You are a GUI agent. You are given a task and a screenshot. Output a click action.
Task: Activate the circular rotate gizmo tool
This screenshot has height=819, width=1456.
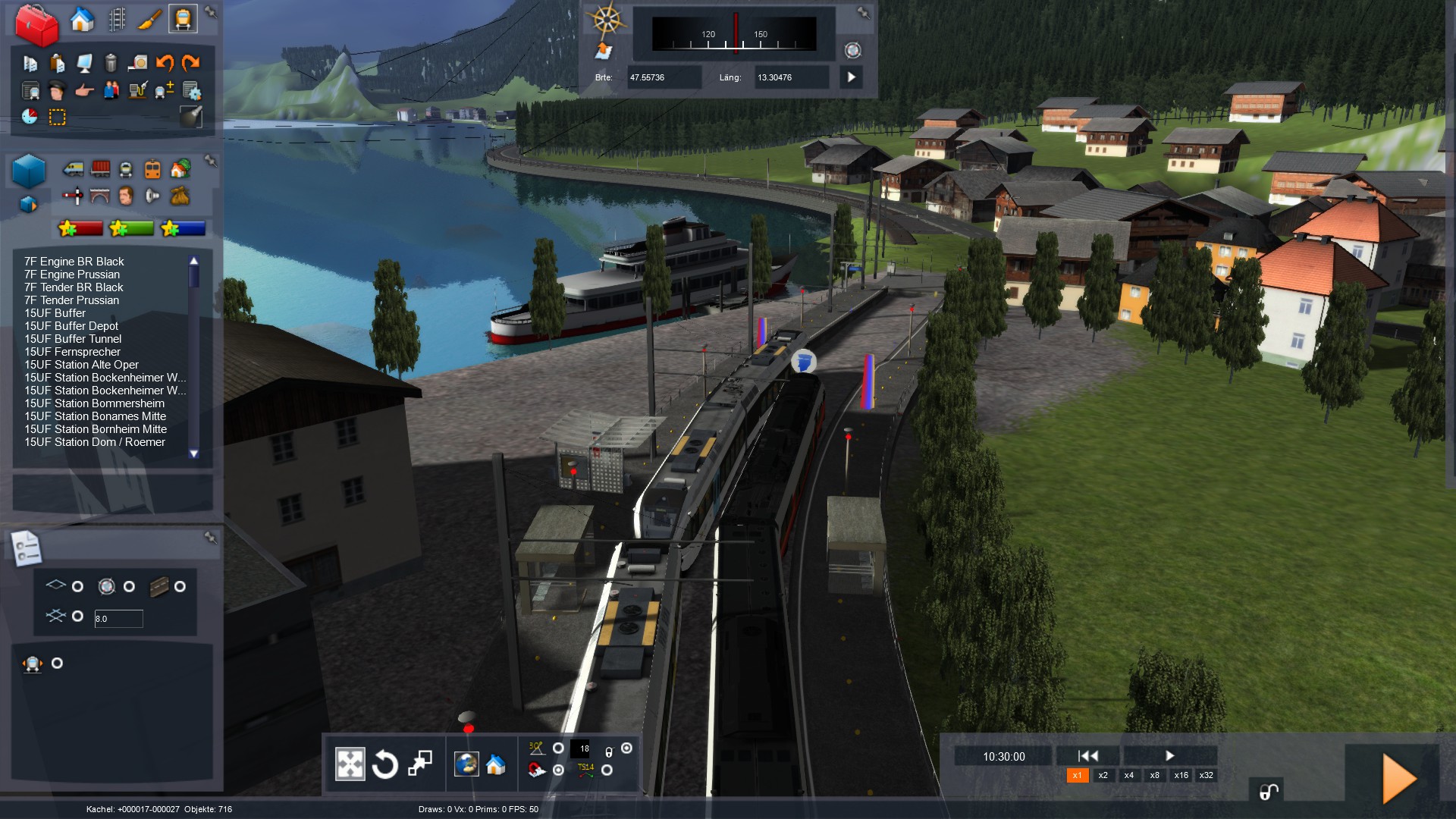pyautogui.click(x=385, y=764)
